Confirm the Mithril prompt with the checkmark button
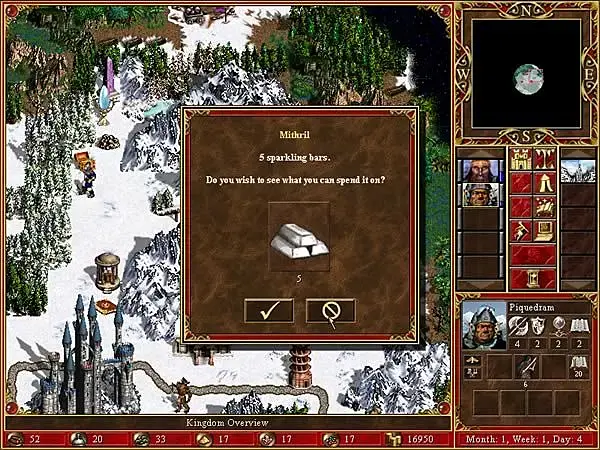Viewport: 600px width, 450px height. pyautogui.click(x=269, y=311)
